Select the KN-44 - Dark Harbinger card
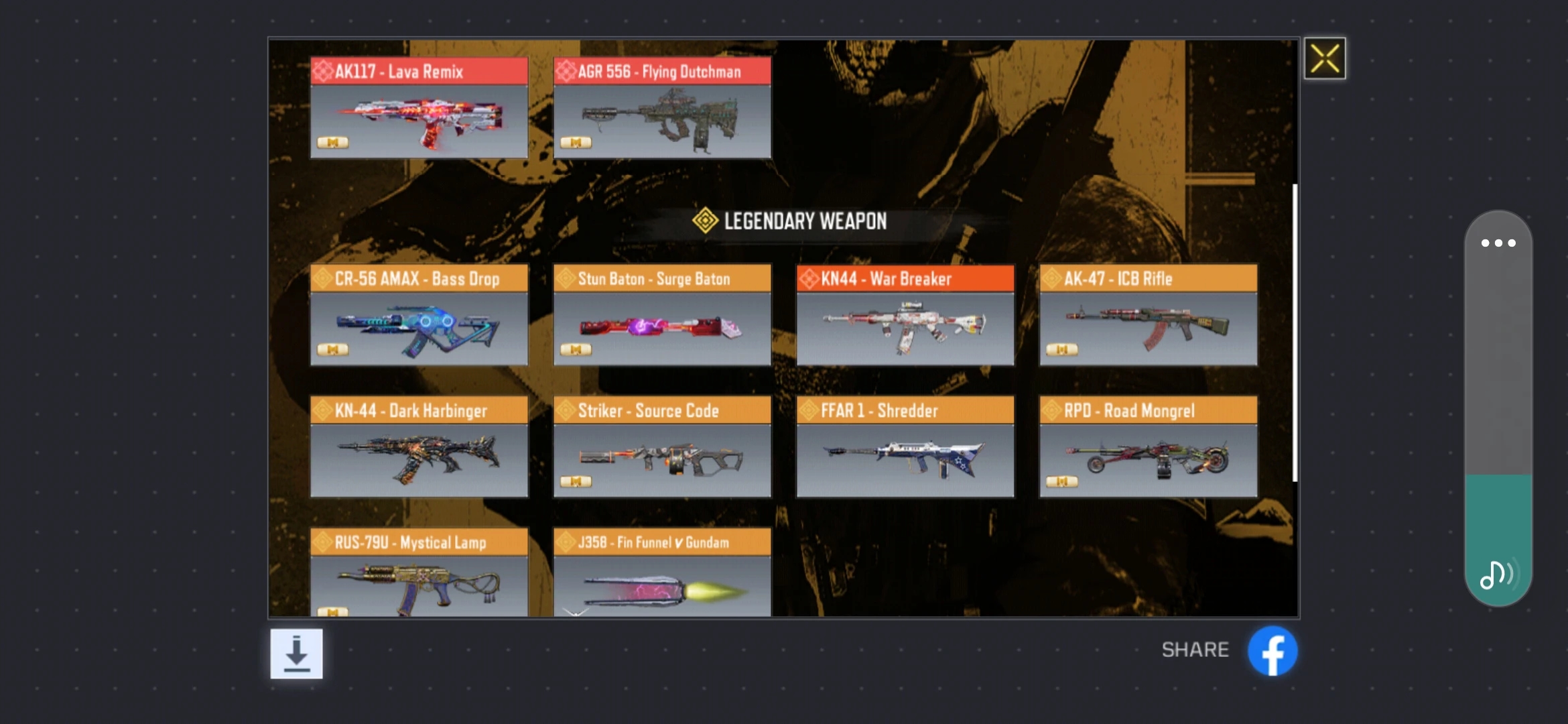The height and width of the screenshot is (724, 1568). tap(419, 447)
